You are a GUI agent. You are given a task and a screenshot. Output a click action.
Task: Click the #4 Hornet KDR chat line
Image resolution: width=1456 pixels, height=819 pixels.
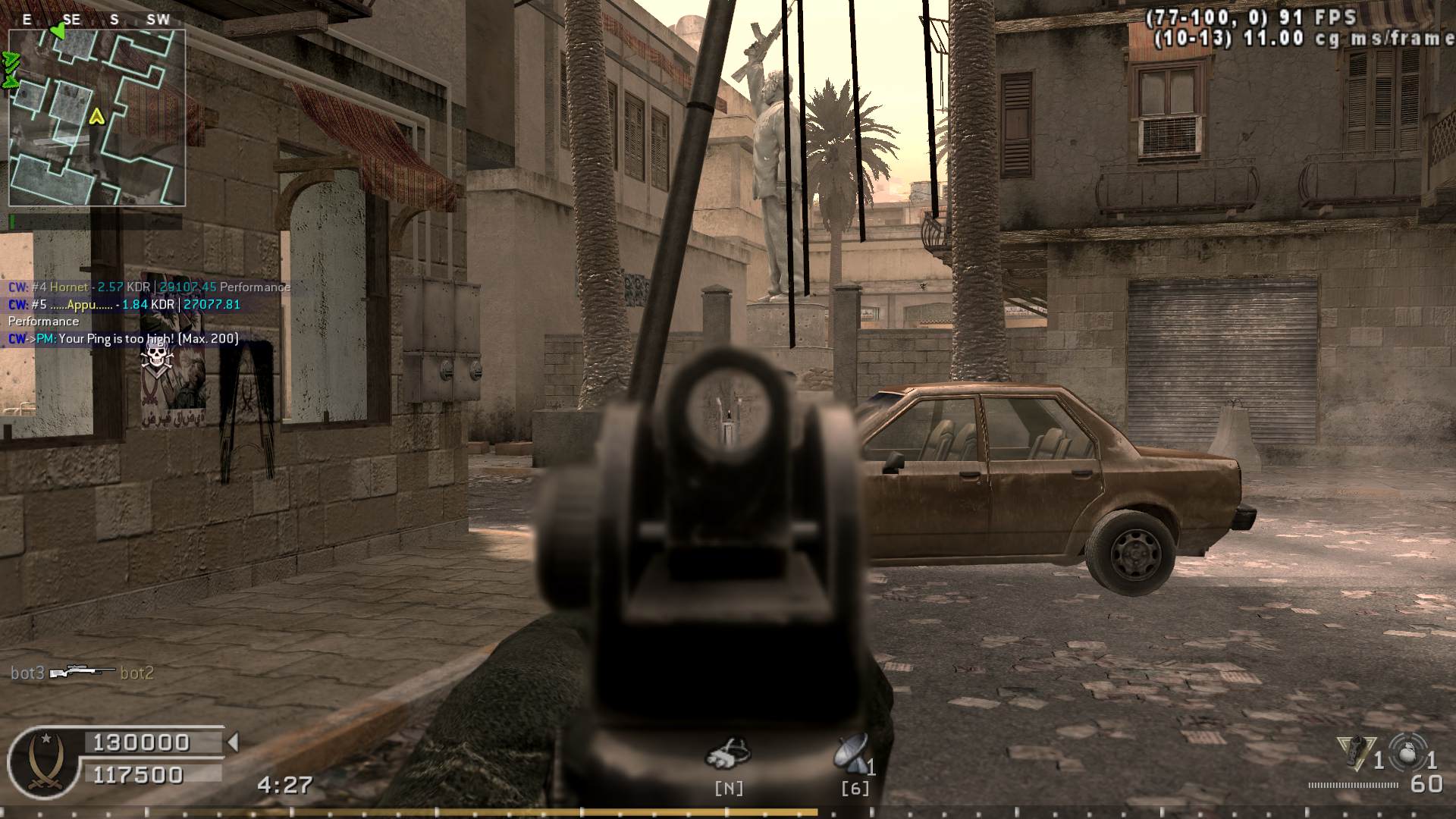(x=149, y=287)
